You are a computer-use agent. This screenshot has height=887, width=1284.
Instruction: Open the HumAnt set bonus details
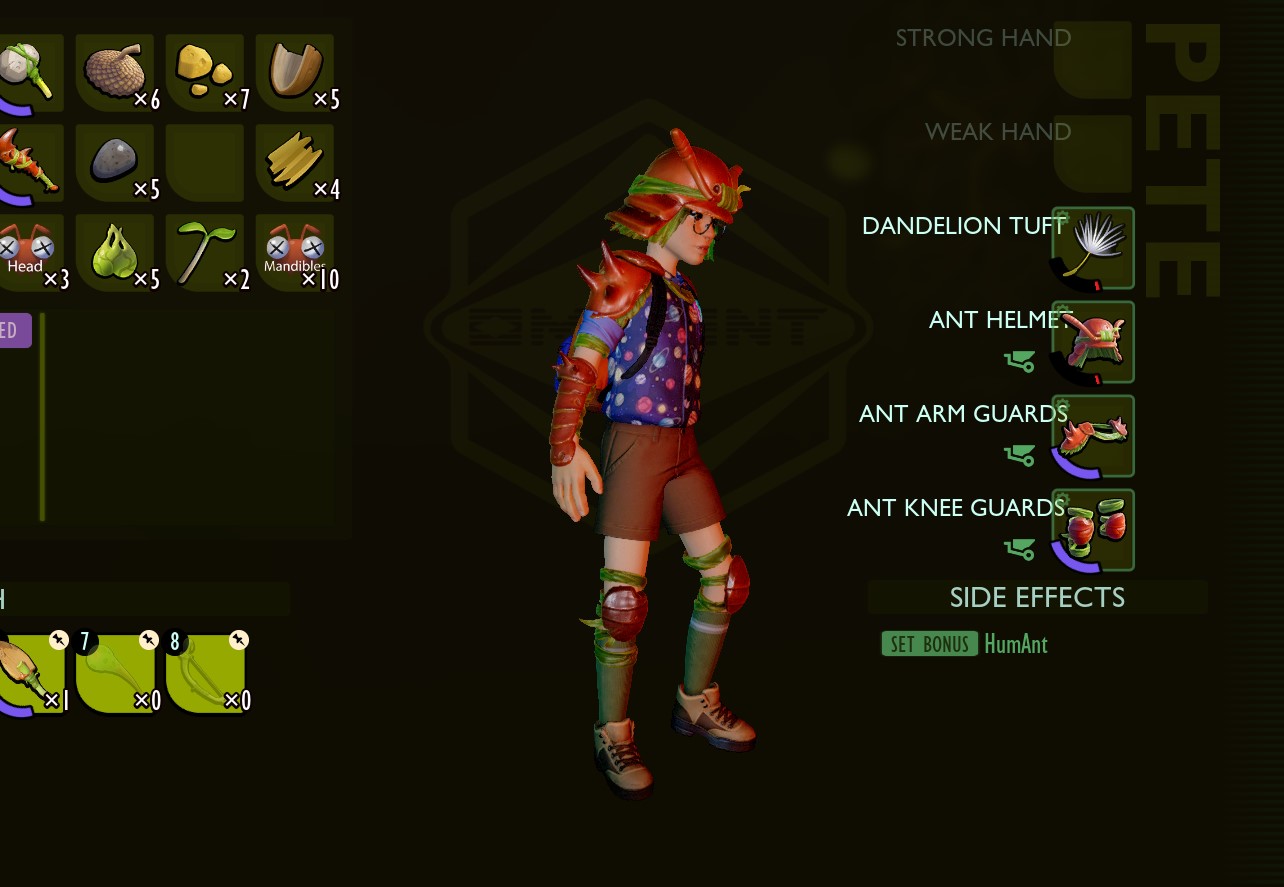click(1015, 644)
